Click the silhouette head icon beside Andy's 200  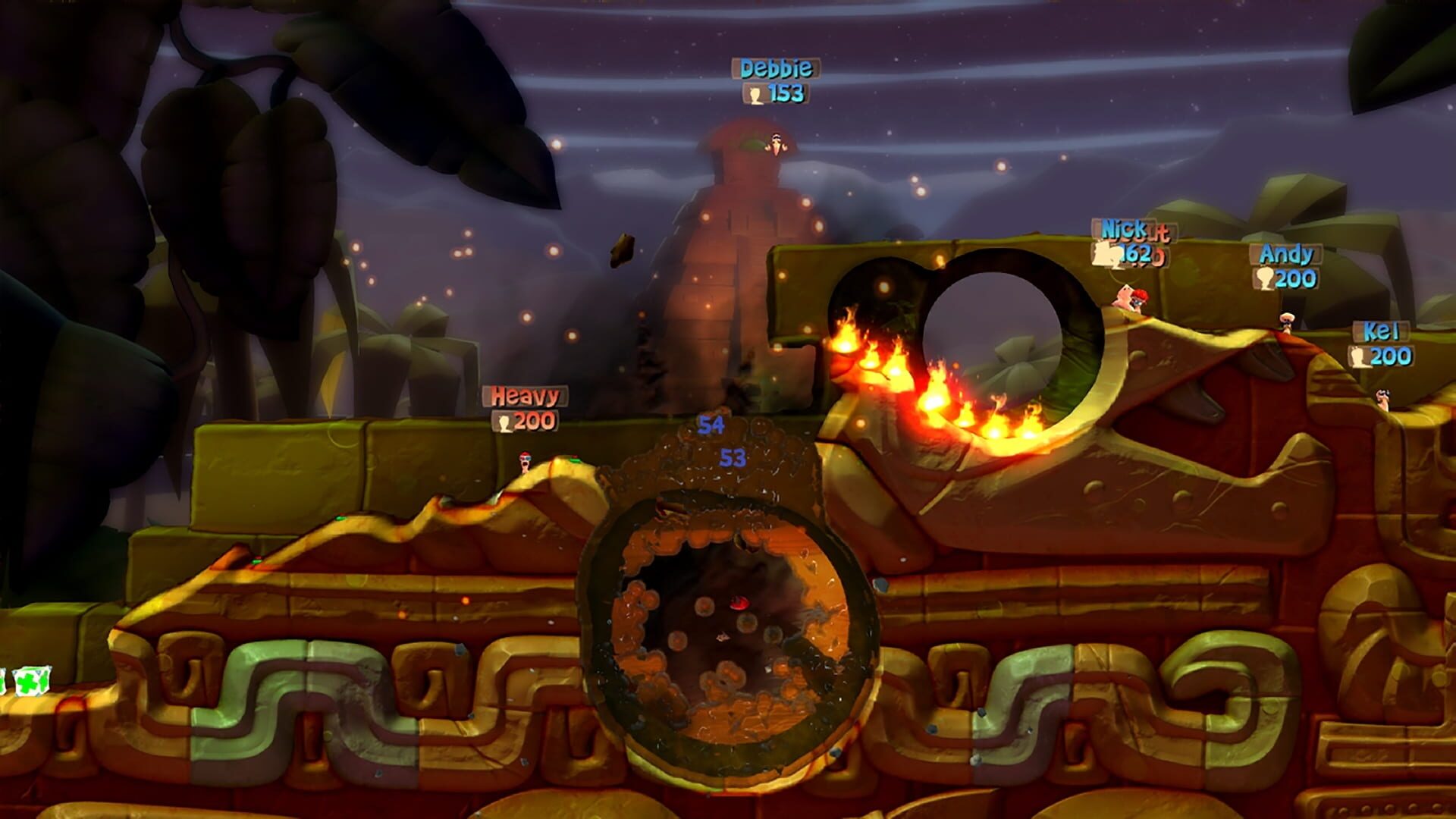pyautogui.click(x=1265, y=277)
